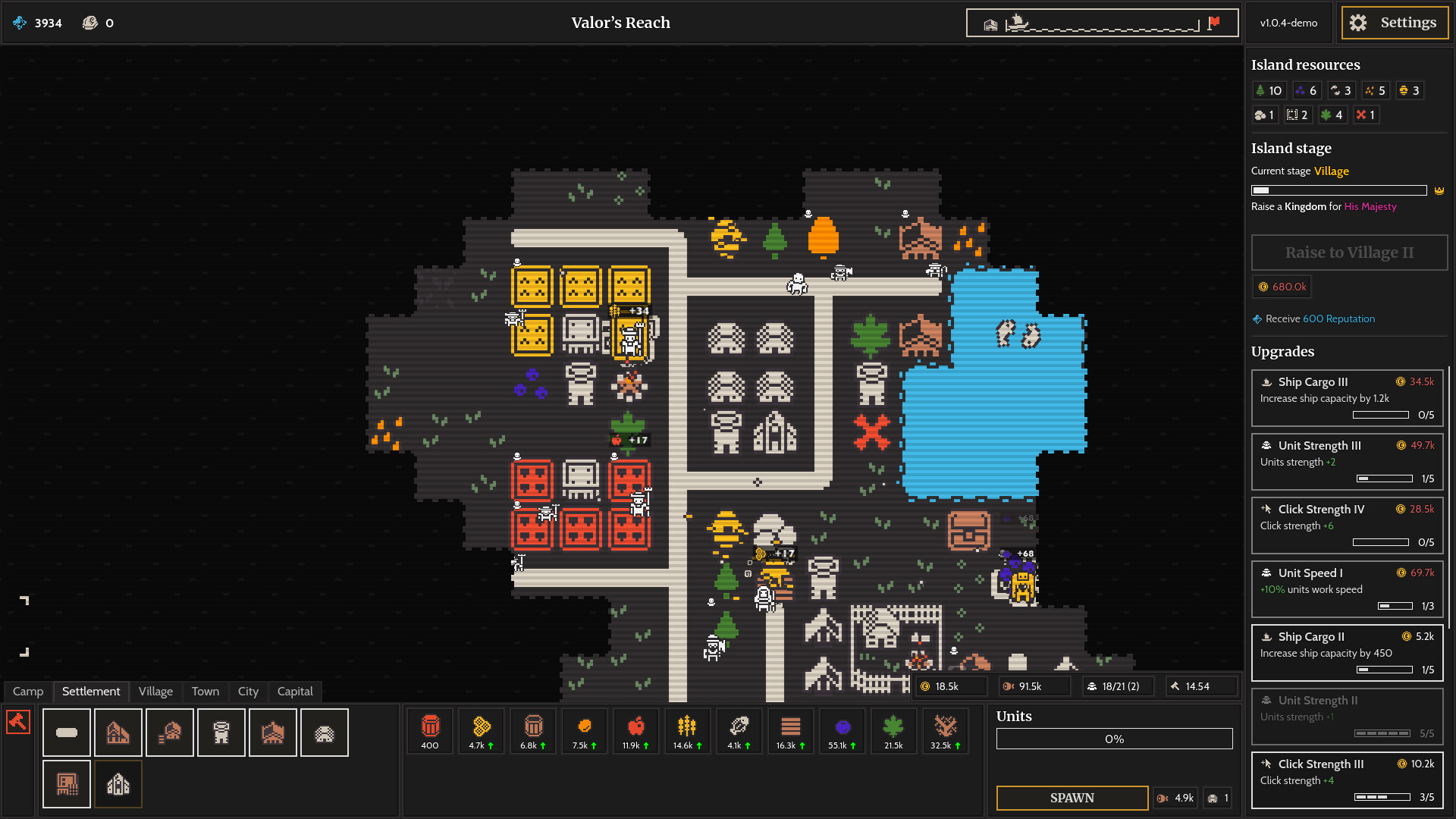Image resolution: width=1456 pixels, height=819 pixels.
Task: Select the church building in the Settlement panel
Action: (118, 783)
